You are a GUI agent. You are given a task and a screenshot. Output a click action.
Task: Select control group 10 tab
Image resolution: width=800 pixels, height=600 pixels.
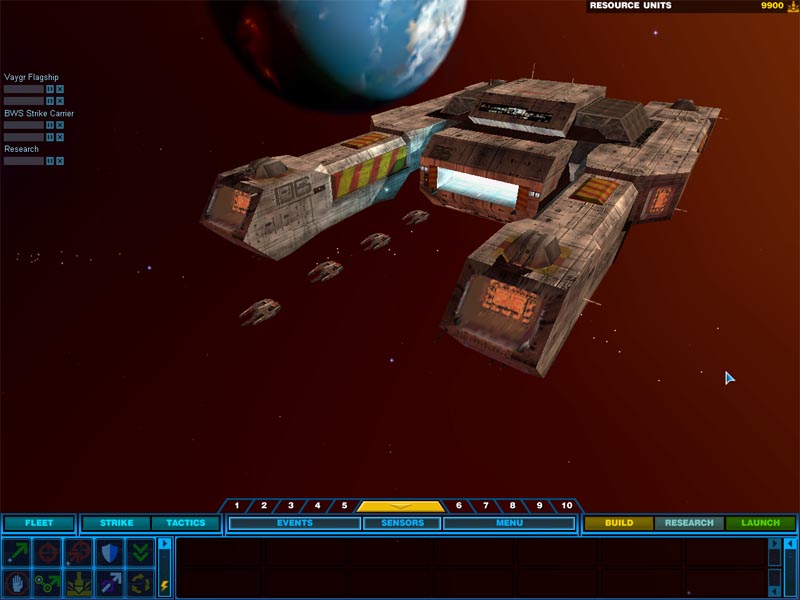pos(567,506)
